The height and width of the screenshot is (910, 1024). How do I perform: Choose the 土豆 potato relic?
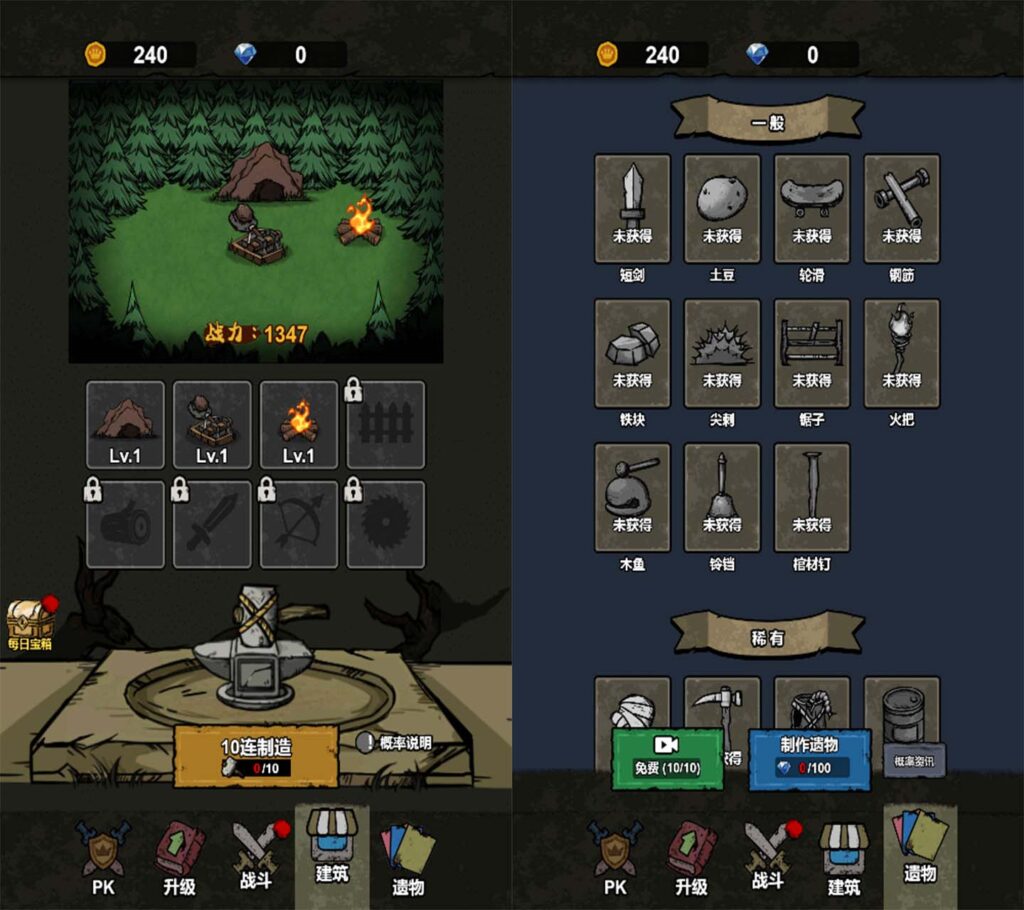[x=722, y=208]
